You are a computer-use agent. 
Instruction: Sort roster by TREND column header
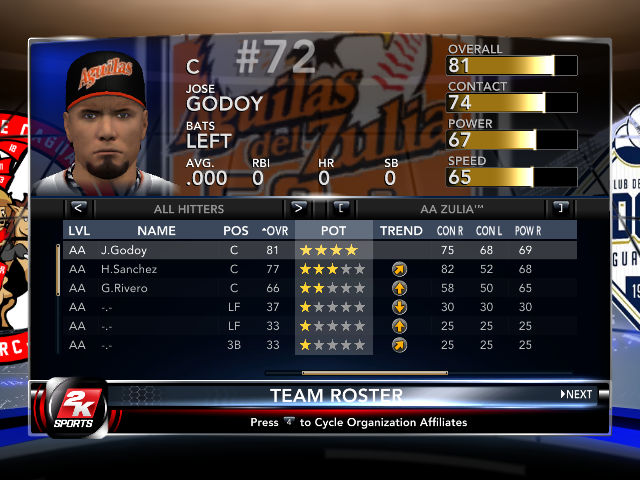pyautogui.click(x=401, y=231)
